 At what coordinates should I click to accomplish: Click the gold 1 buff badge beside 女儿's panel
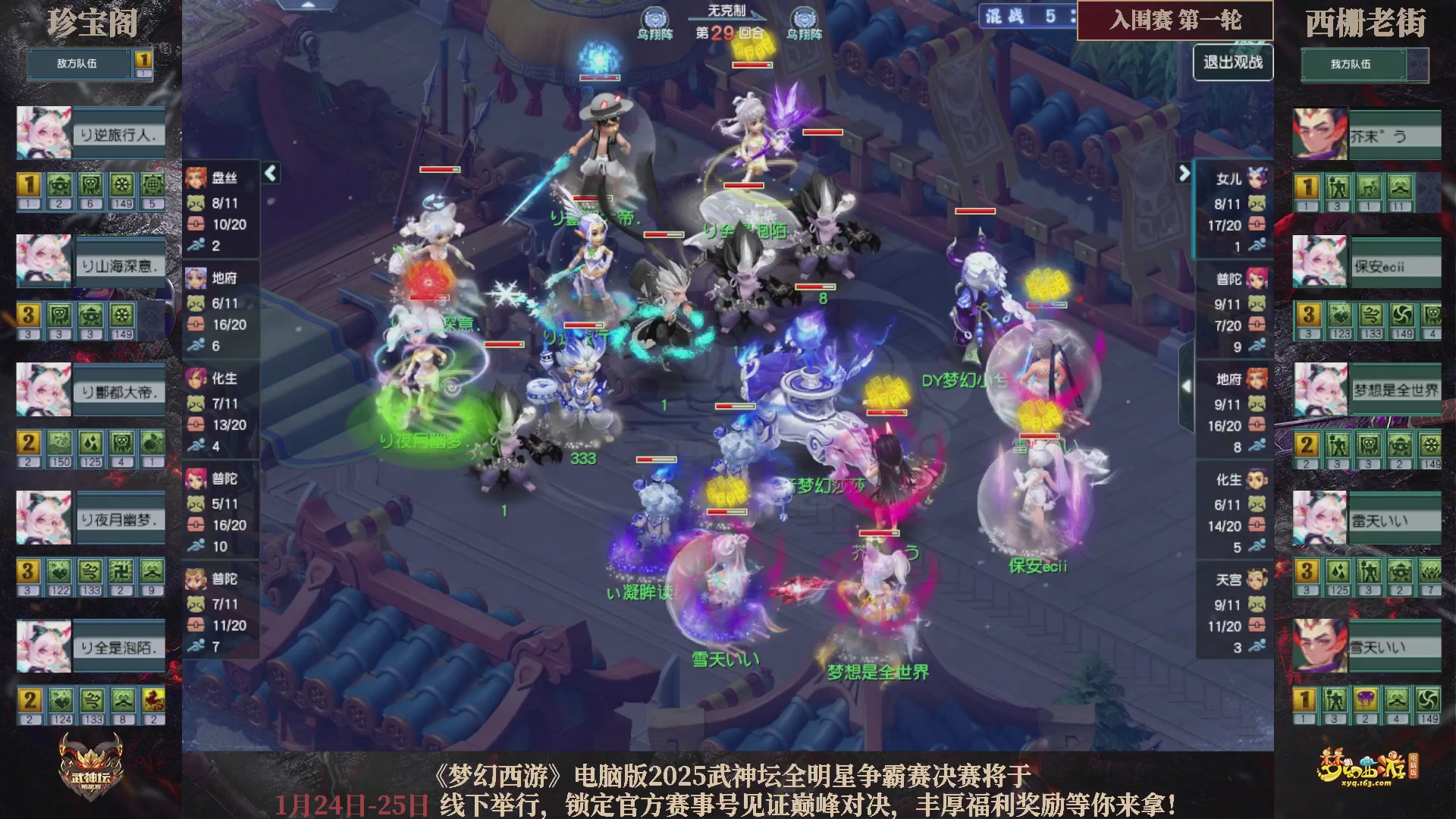[x=1307, y=187]
